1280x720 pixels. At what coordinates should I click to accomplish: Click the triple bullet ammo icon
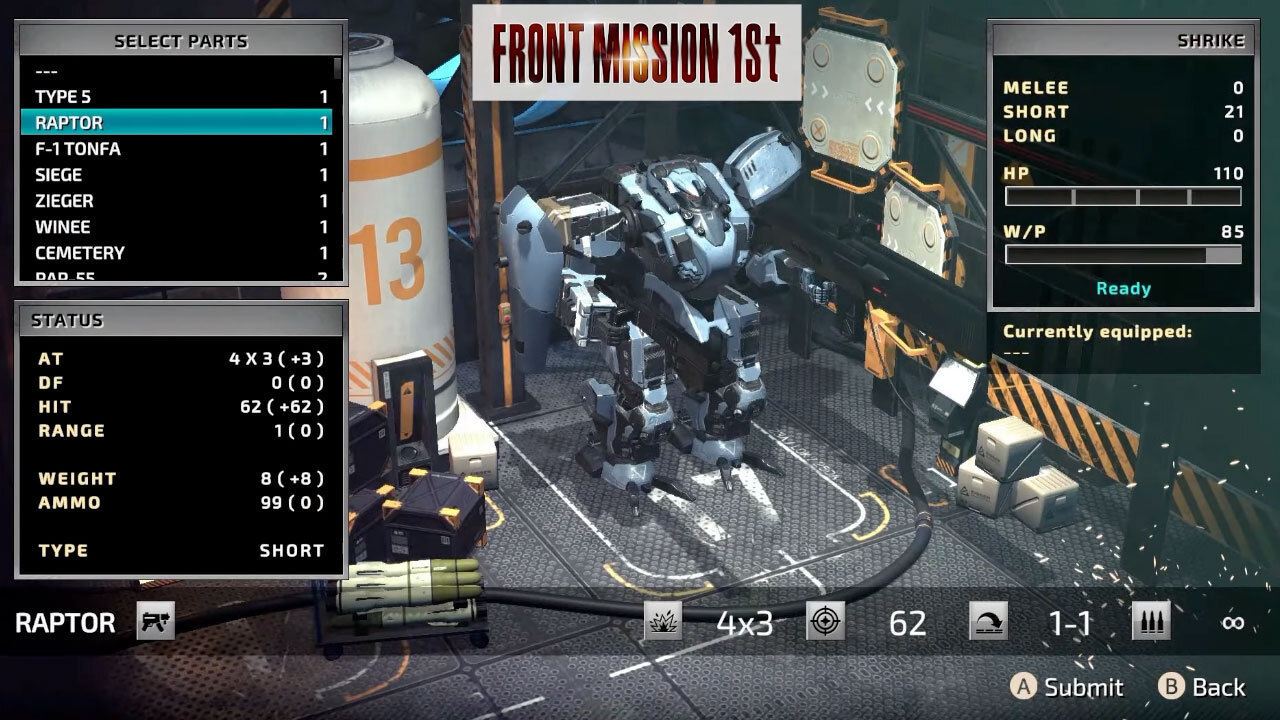click(1151, 621)
